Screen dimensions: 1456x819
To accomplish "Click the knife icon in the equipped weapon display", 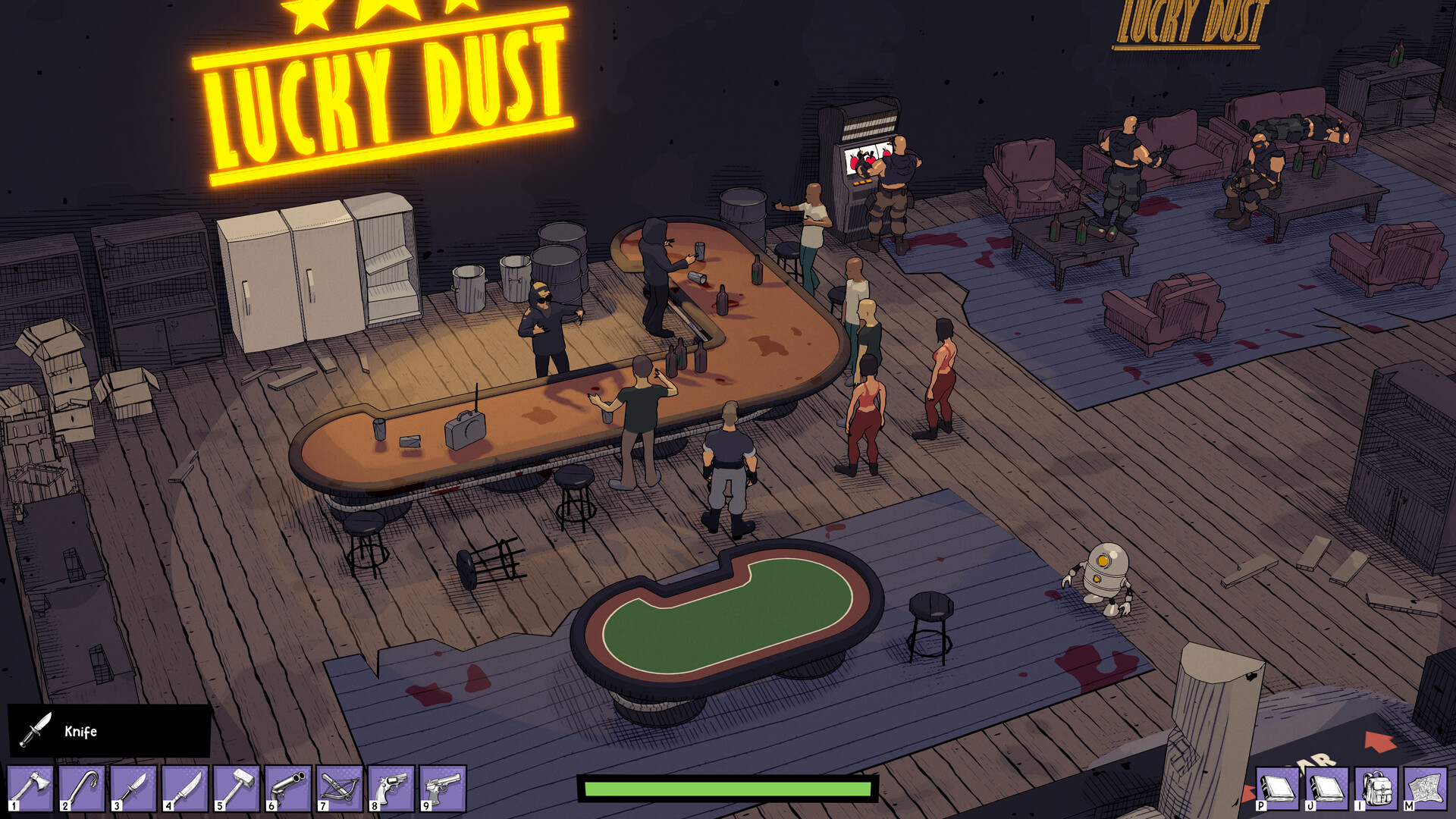I will [34, 730].
